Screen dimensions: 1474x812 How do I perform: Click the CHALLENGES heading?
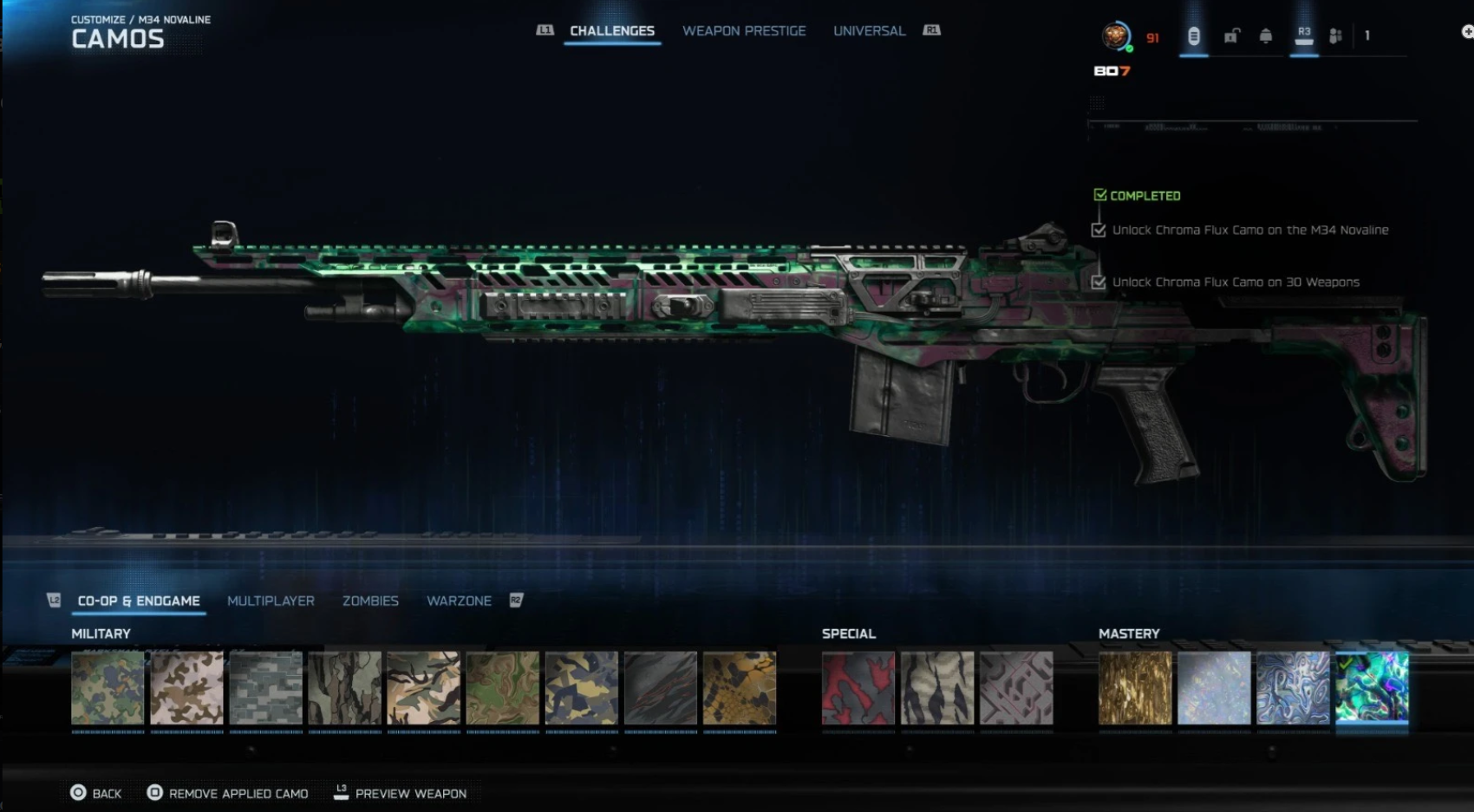click(611, 30)
